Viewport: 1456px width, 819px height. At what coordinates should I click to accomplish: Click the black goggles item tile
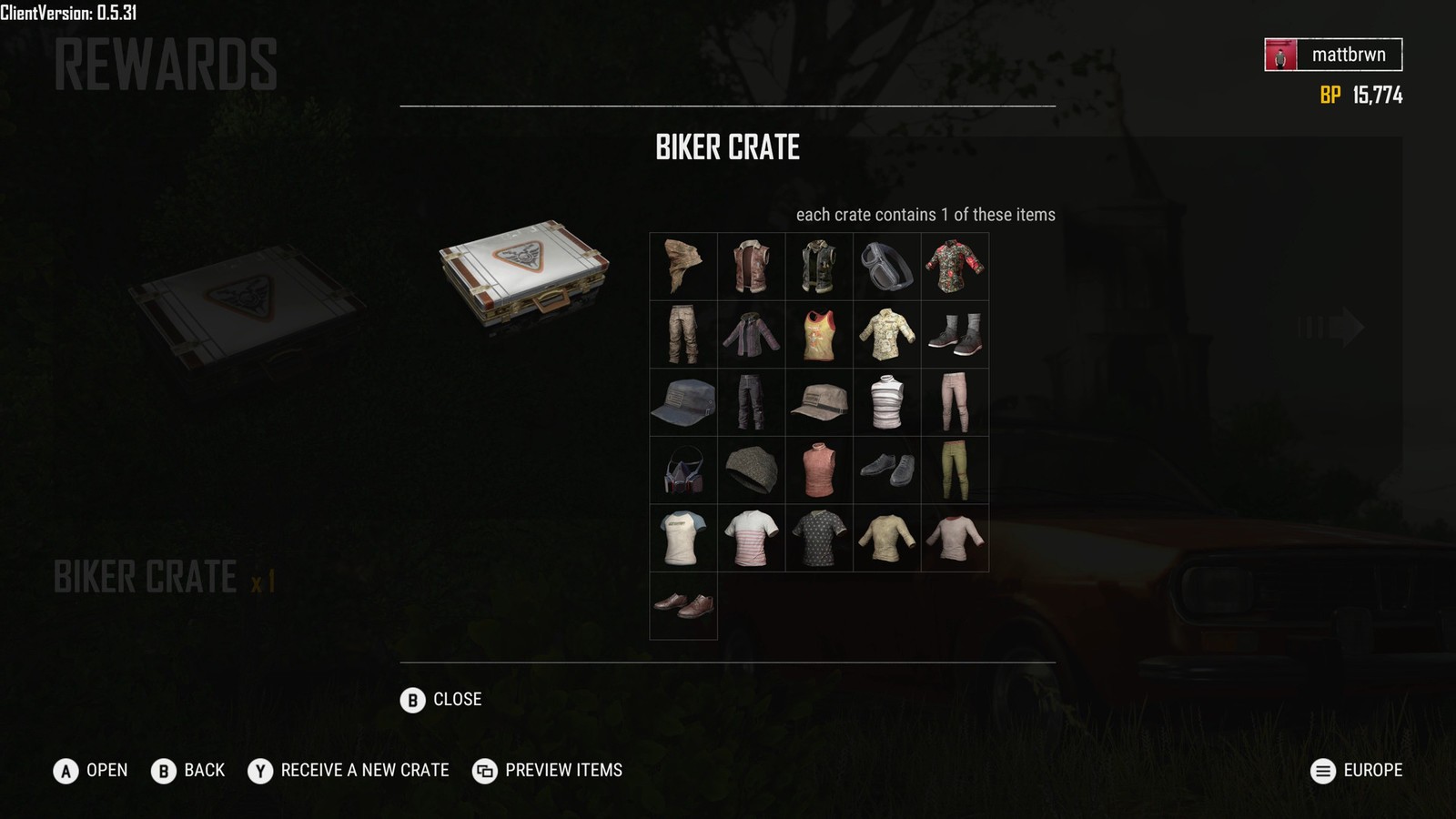[887, 266]
